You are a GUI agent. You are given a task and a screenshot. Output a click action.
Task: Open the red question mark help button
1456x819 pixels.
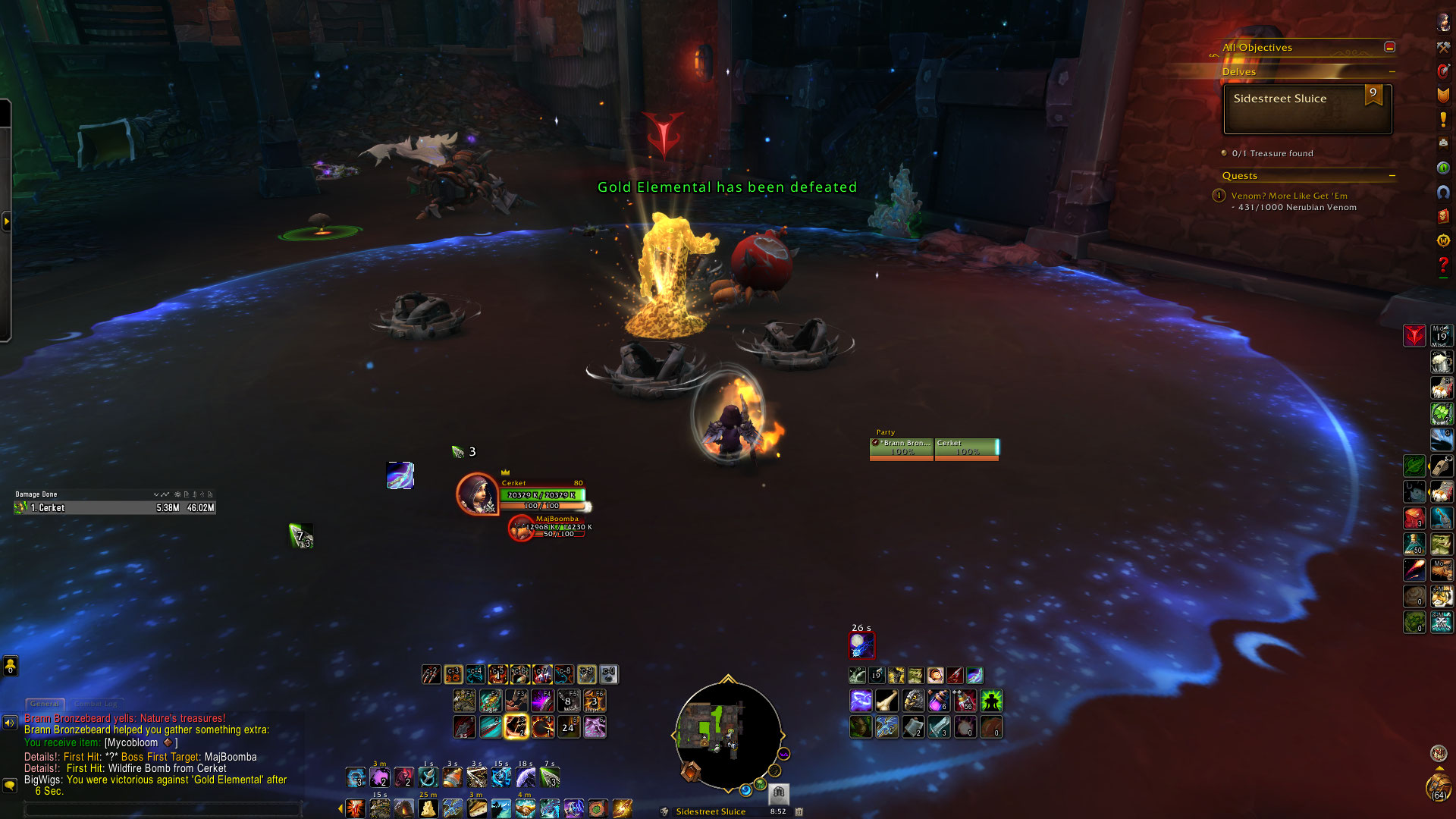click(1443, 265)
